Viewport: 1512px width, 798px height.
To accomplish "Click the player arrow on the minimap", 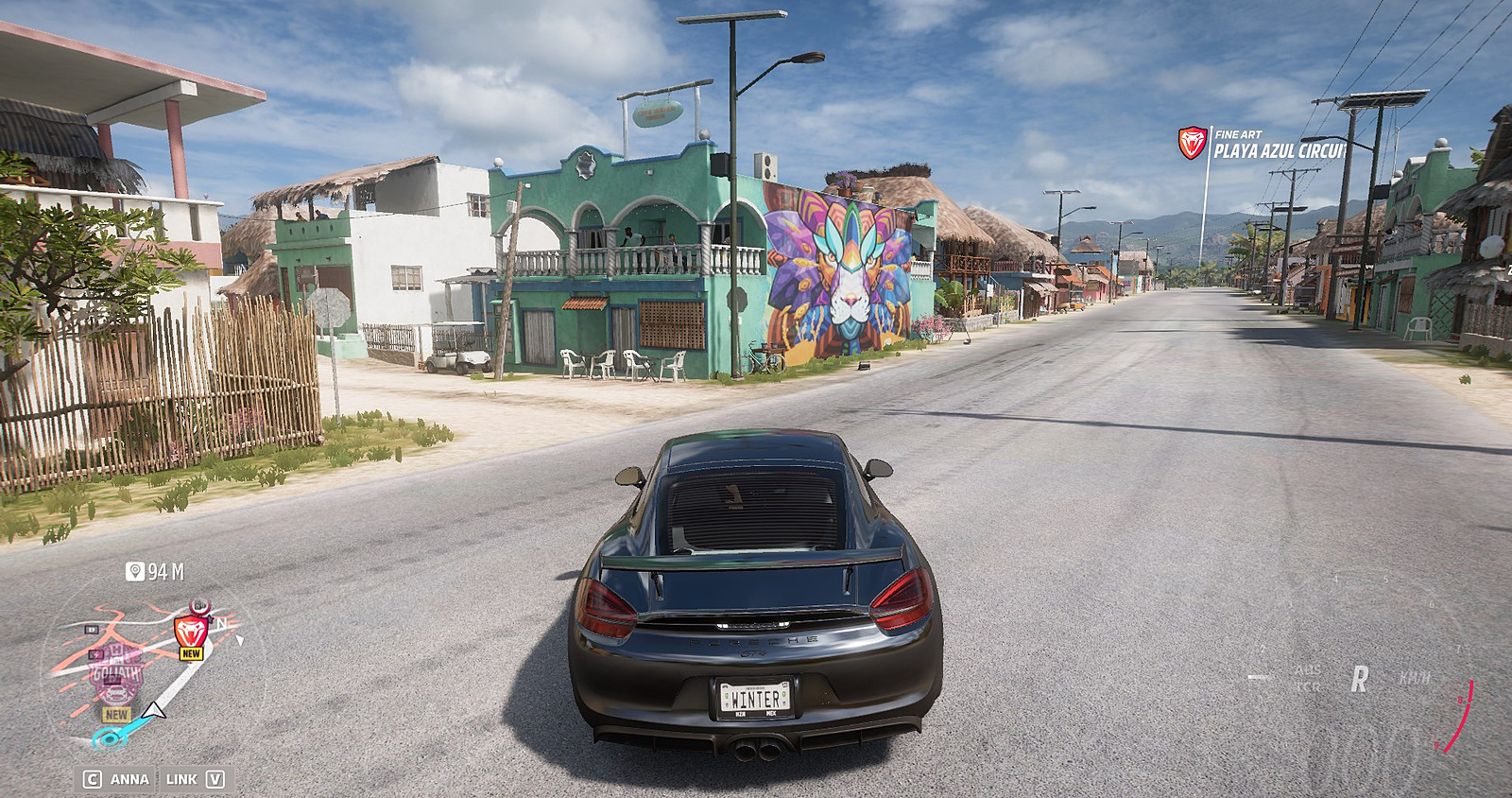I will [154, 709].
